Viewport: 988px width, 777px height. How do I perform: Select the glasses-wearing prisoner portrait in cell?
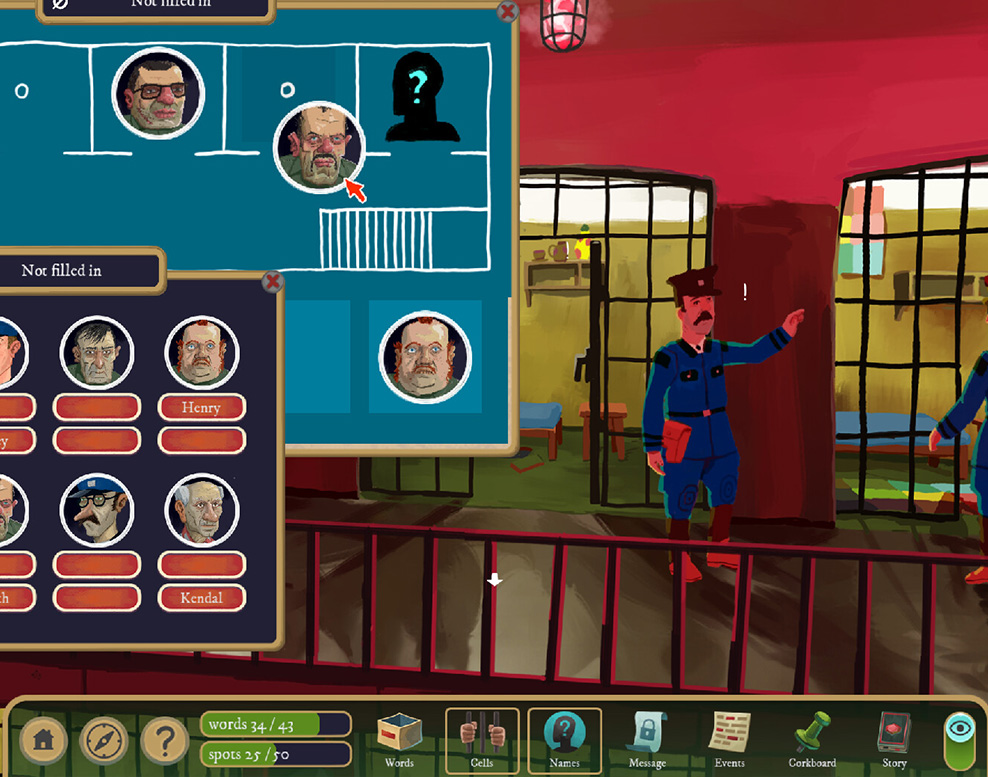[x=158, y=94]
